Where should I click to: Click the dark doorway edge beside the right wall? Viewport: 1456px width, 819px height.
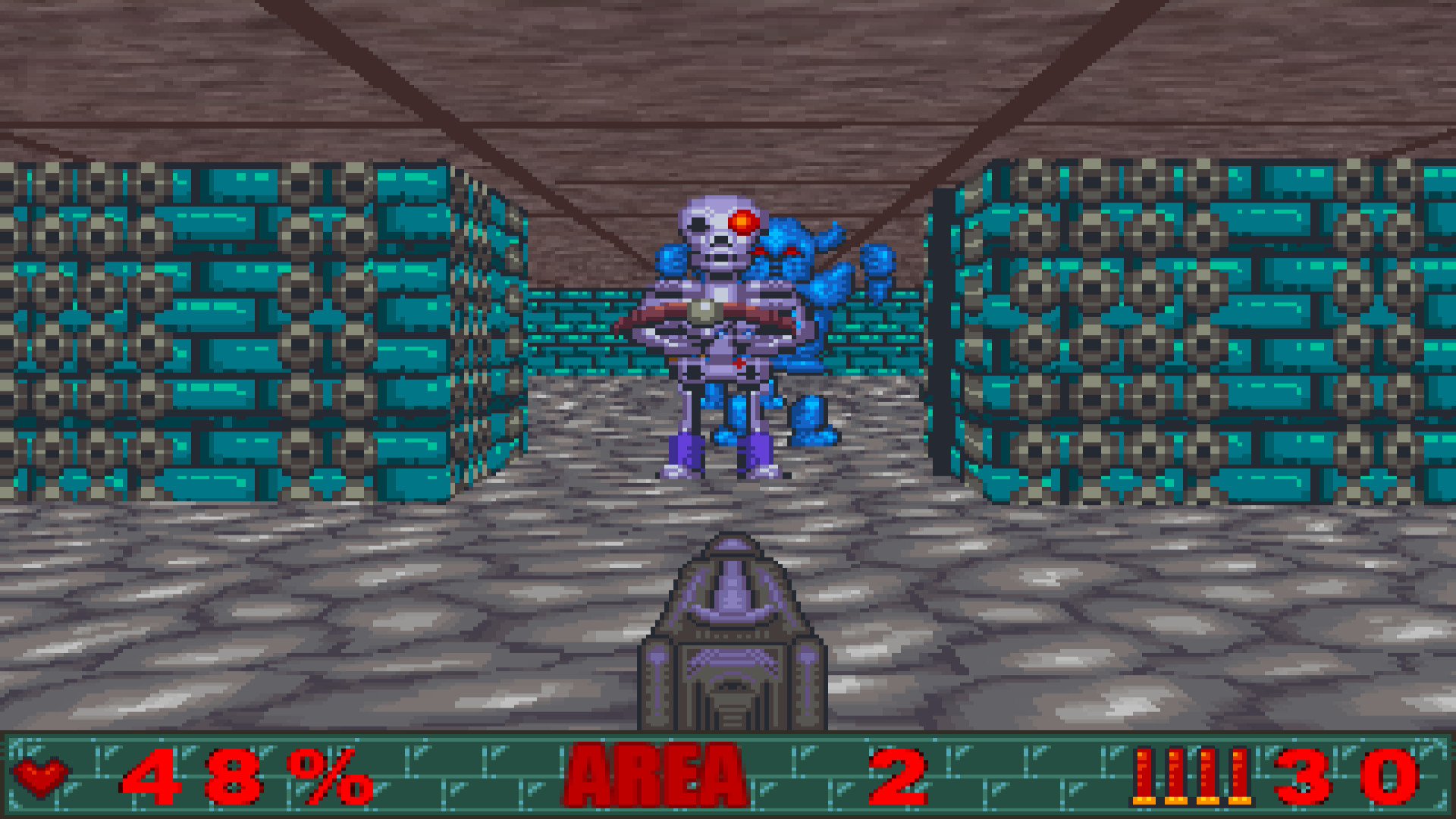pyautogui.click(x=944, y=318)
